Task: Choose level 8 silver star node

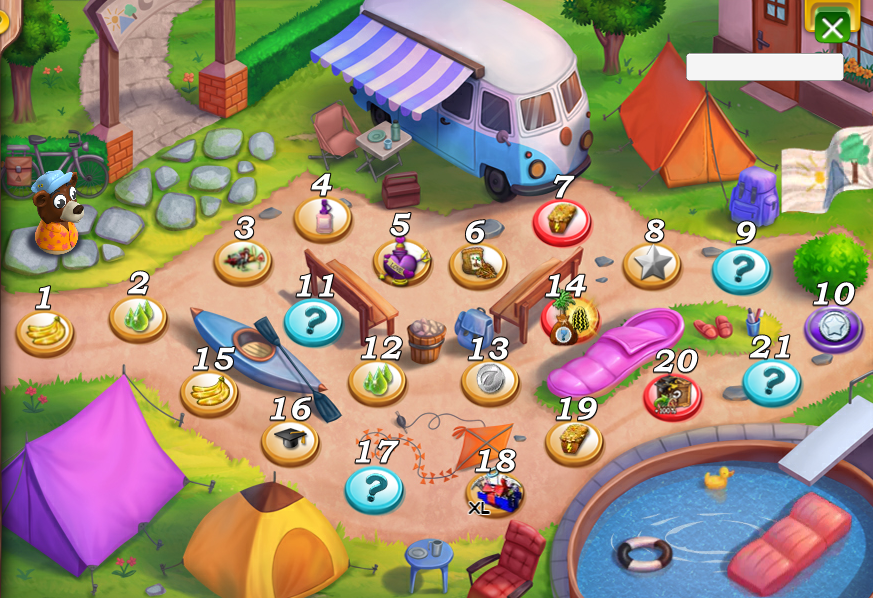Action: pos(561,221)
